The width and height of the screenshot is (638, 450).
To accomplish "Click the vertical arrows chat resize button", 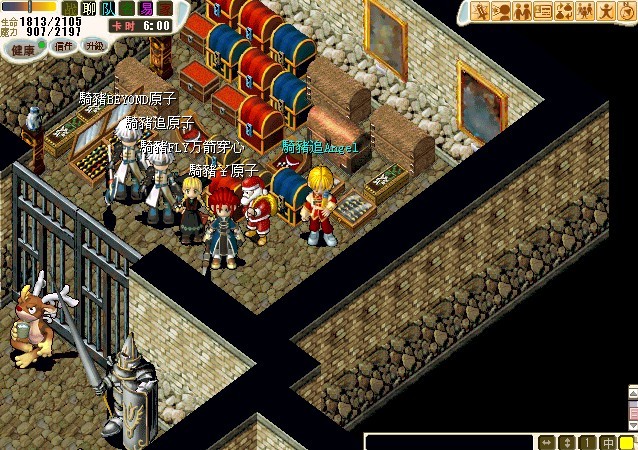I will [x=567, y=442].
